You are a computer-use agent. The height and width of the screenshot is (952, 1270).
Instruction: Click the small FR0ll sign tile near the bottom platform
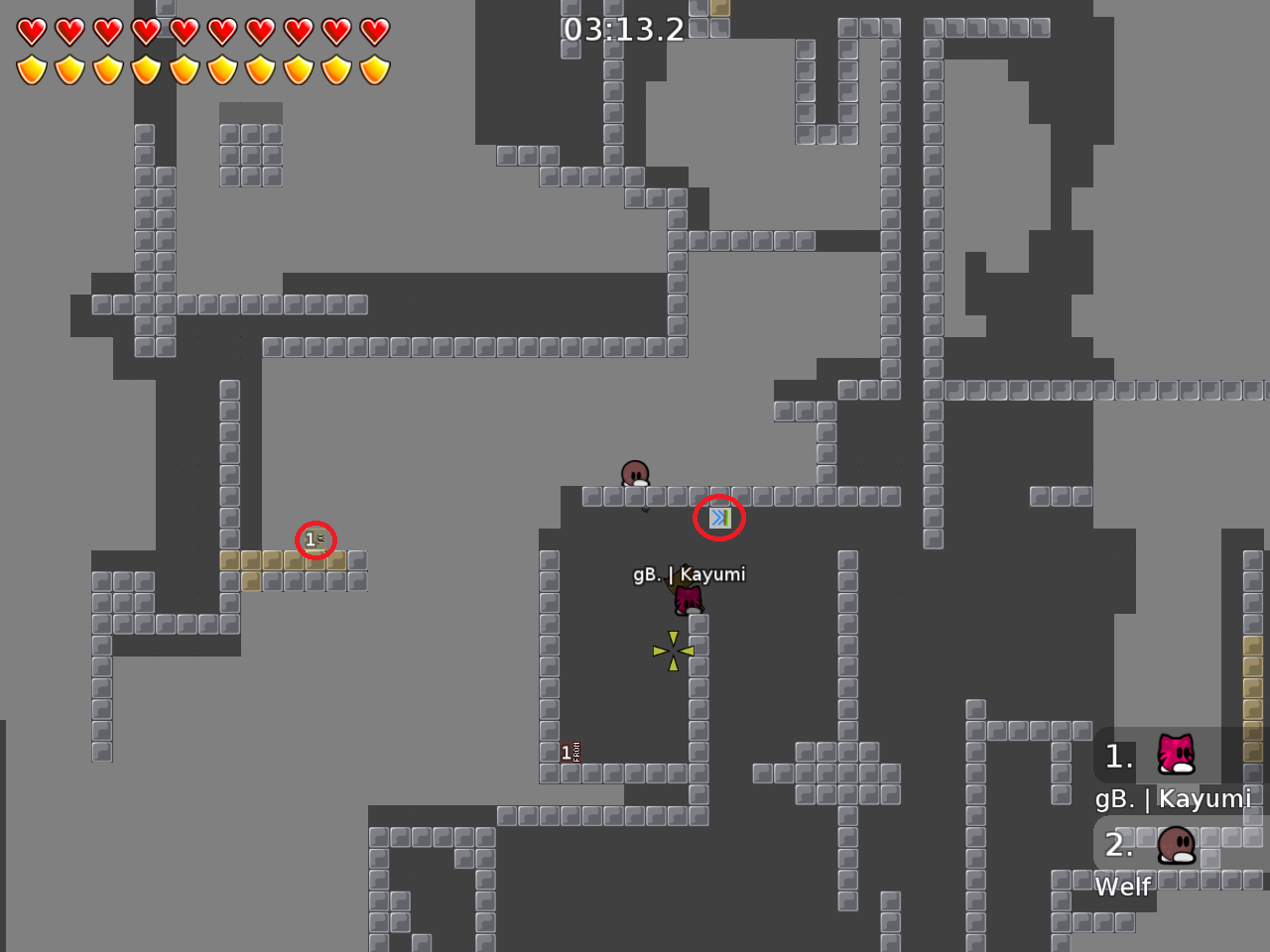coord(571,751)
